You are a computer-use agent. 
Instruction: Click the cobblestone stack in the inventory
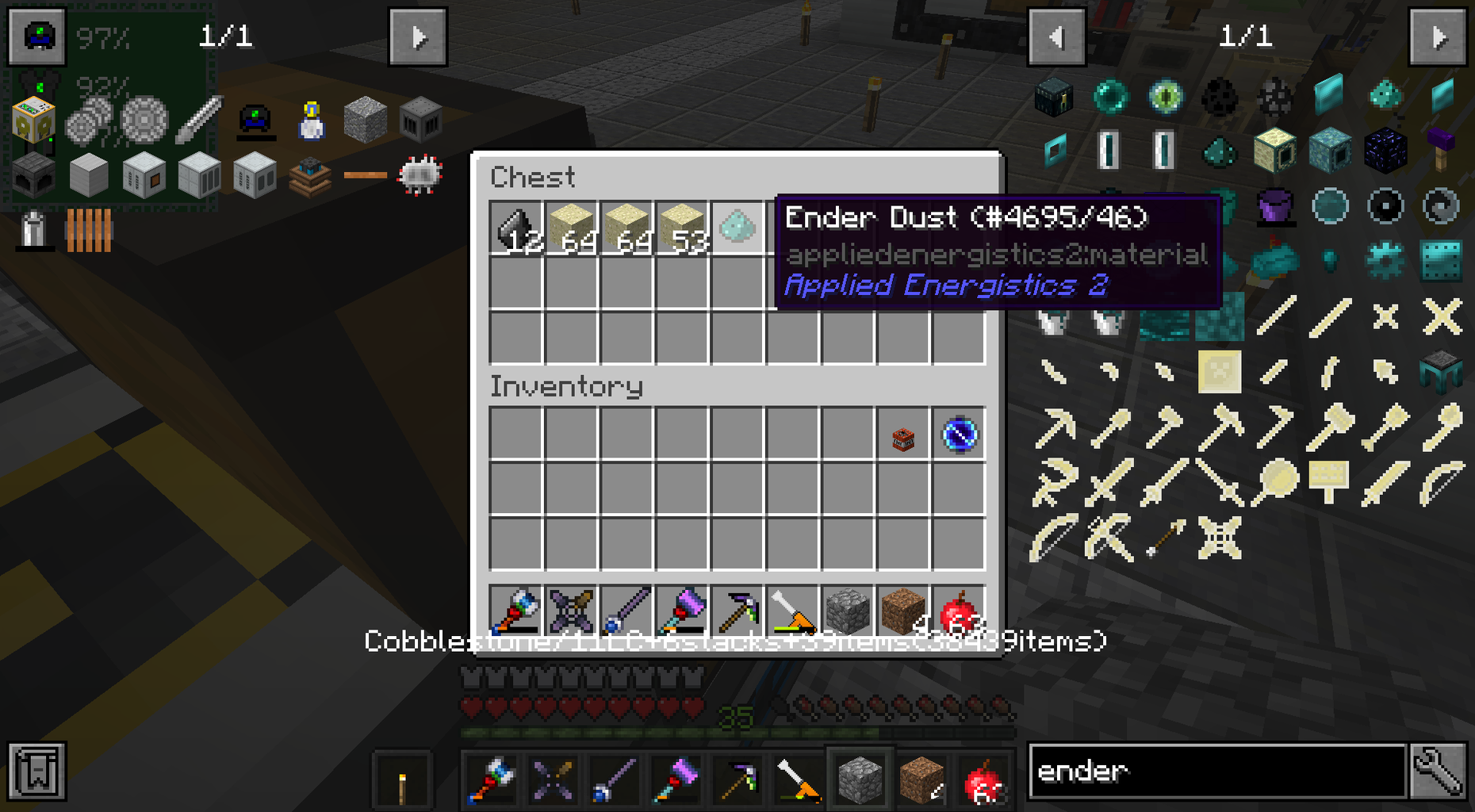tap(845, 611)
